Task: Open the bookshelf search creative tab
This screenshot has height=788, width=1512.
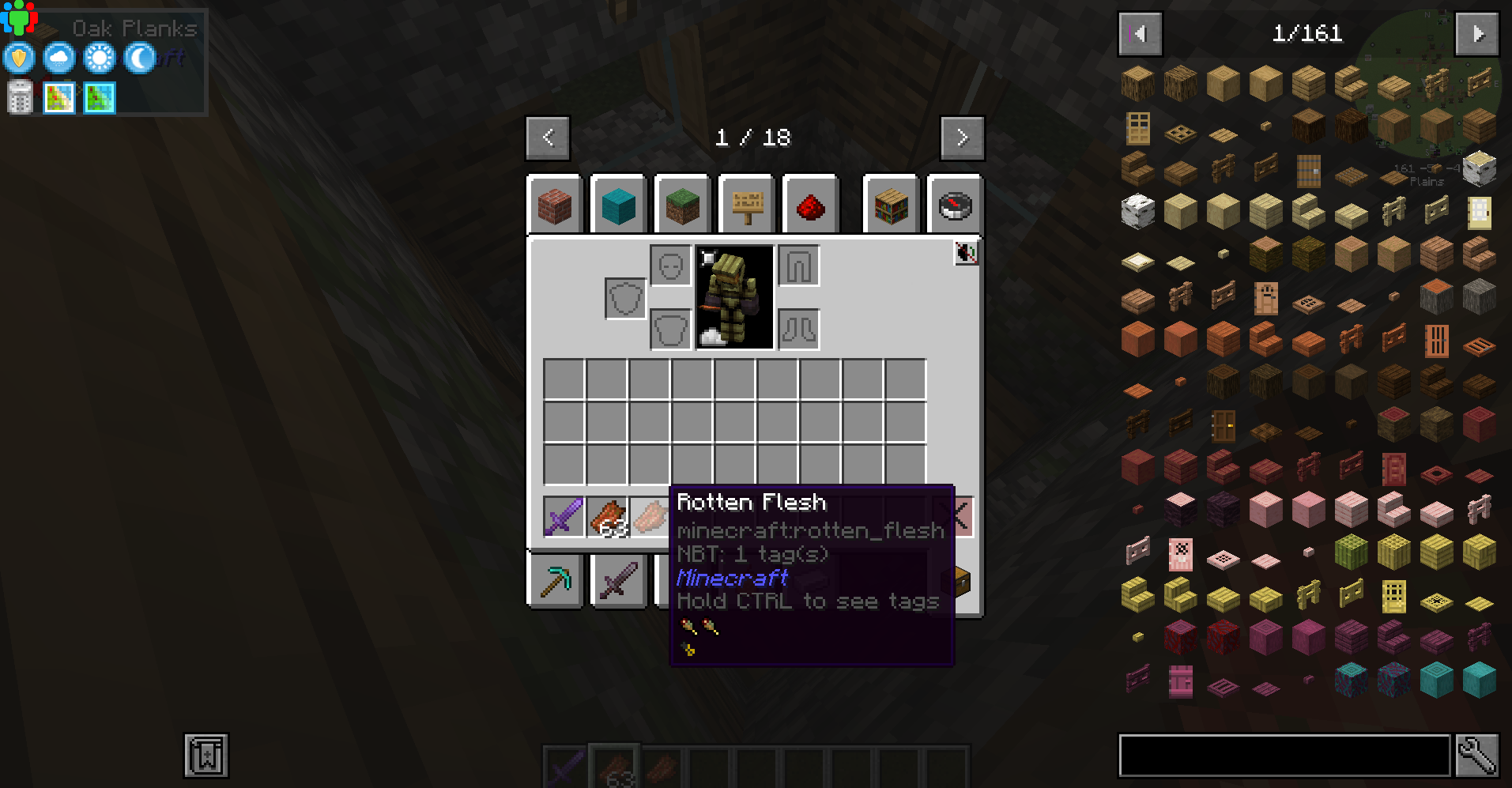Action: pos(890,205)
